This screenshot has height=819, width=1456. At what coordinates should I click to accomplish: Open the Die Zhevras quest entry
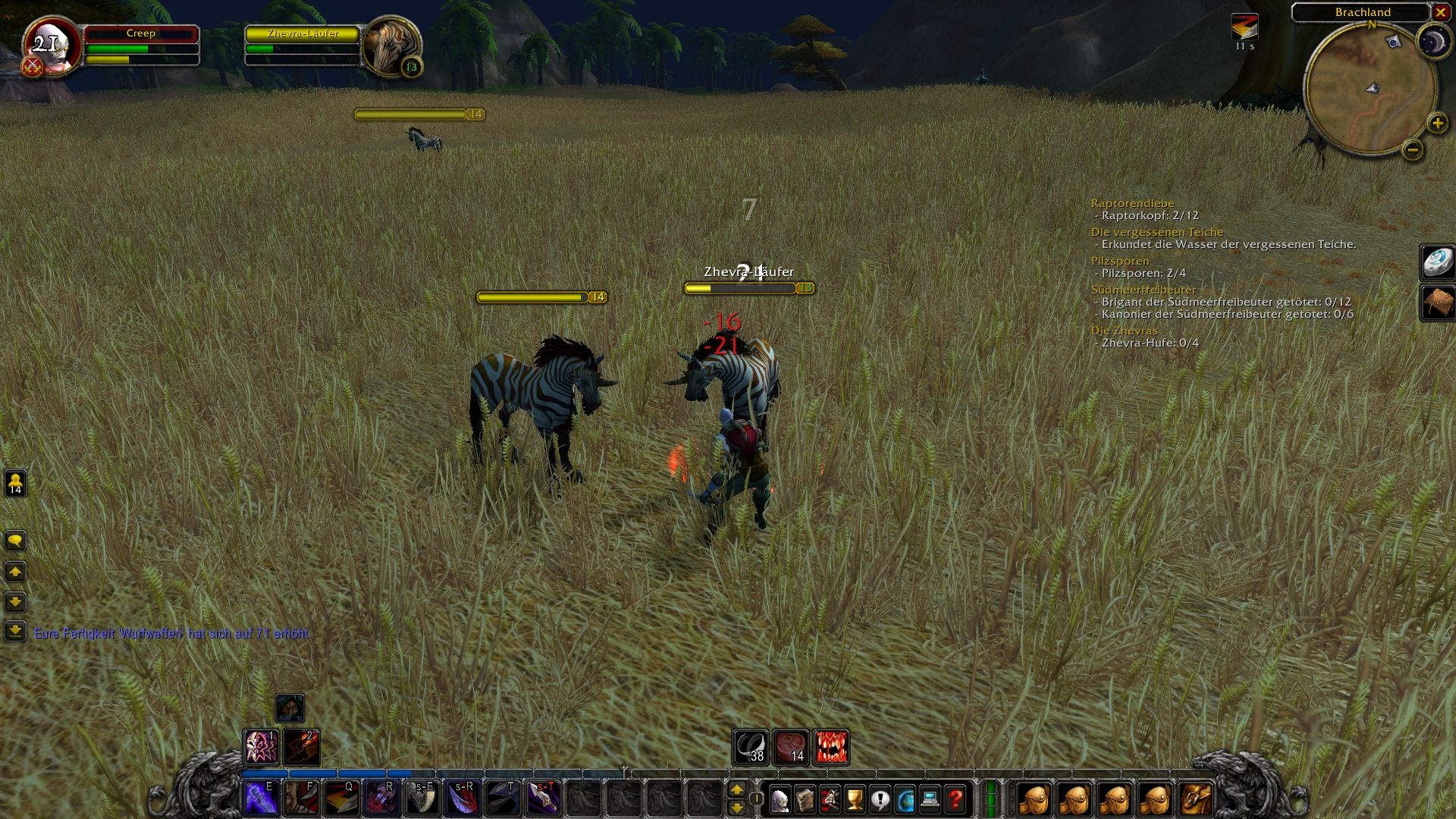click(x=1124, y=331)
